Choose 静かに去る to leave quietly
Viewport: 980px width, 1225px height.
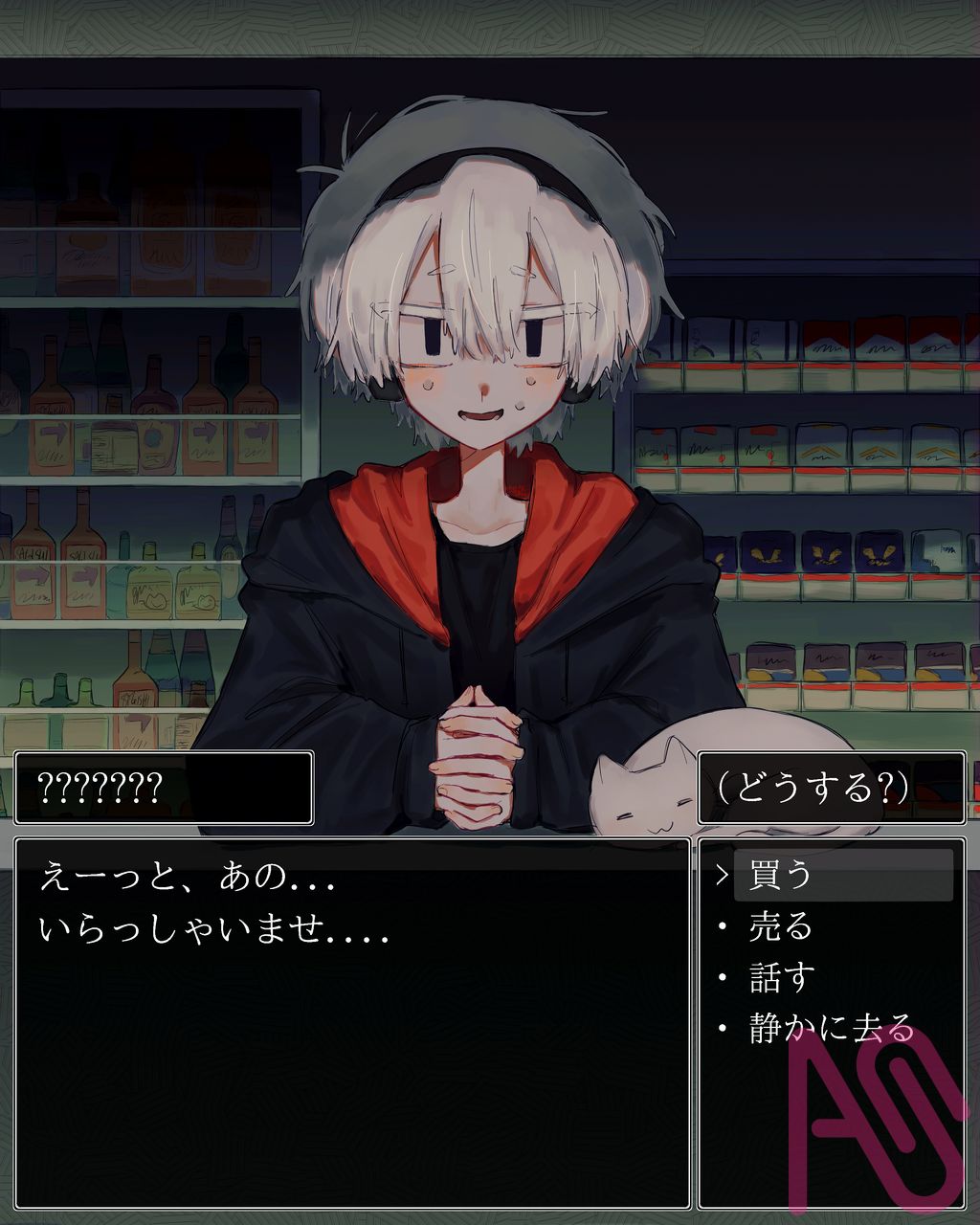tap(831, 1029)
